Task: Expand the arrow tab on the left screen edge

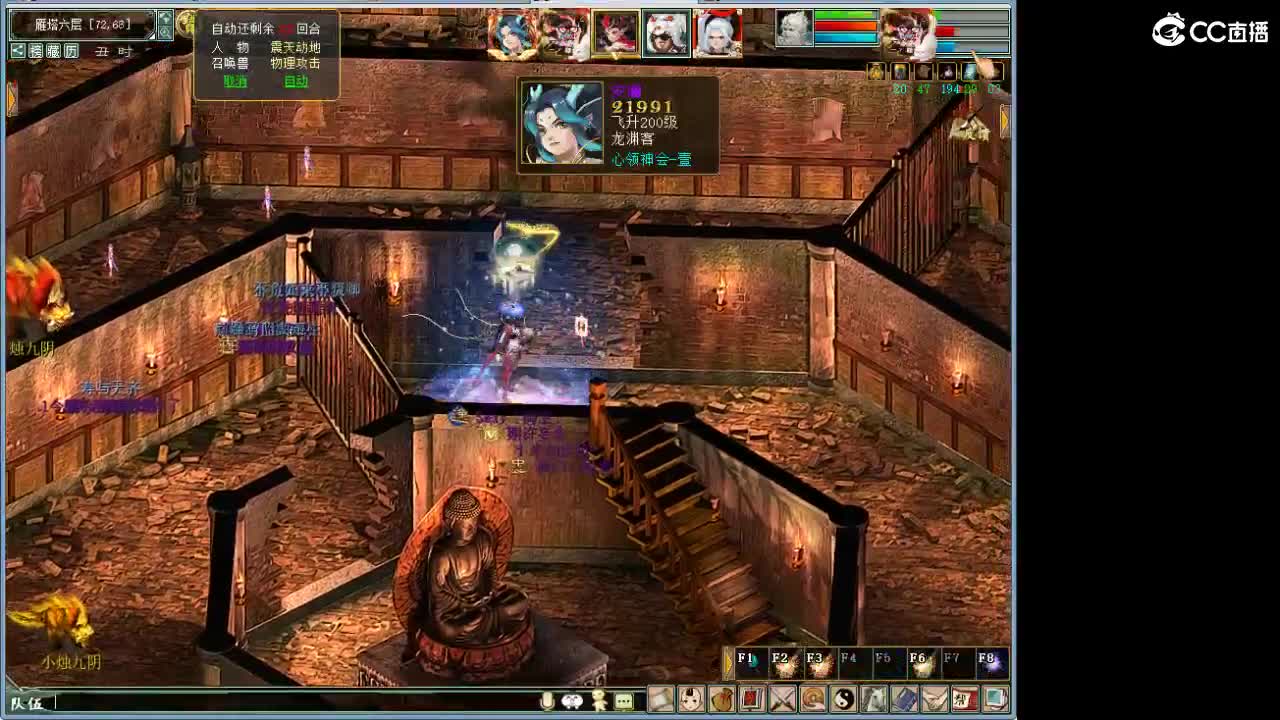Action: [x=11, y=97]
